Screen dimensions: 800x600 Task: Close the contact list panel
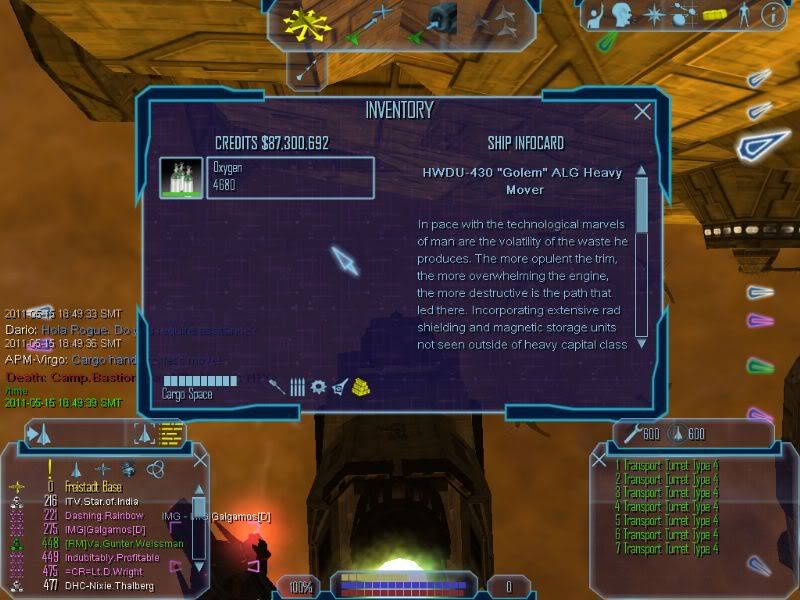tap(200, 462)
